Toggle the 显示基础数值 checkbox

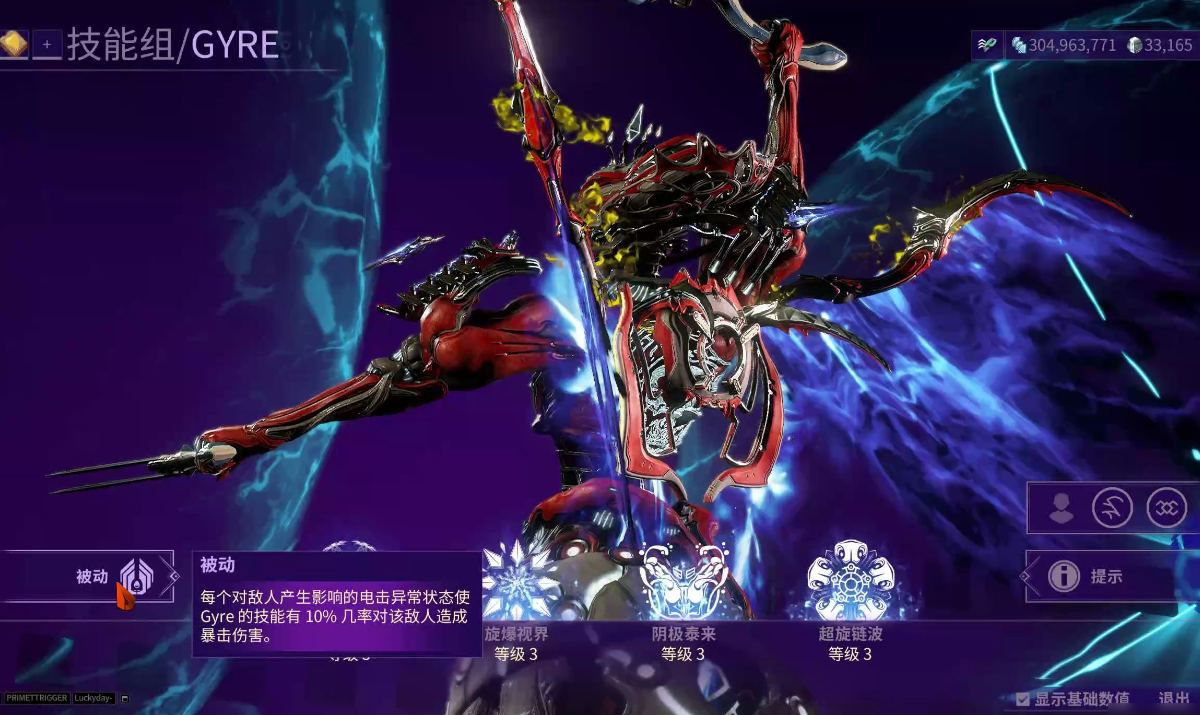click(x=1023, y=699)
